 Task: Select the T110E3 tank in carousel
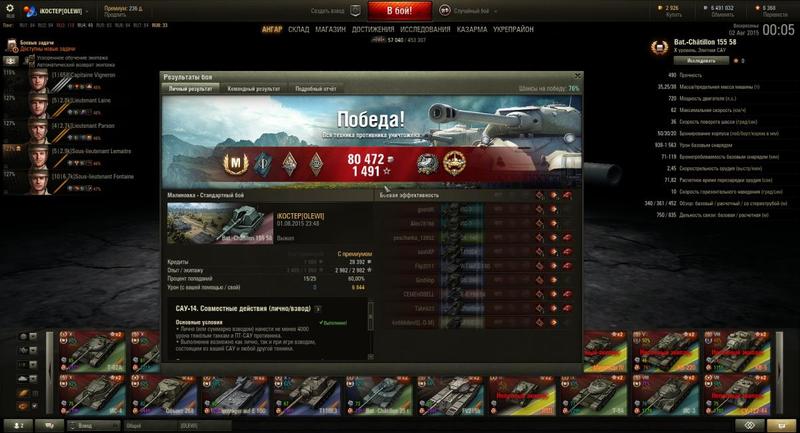point(303,394)
